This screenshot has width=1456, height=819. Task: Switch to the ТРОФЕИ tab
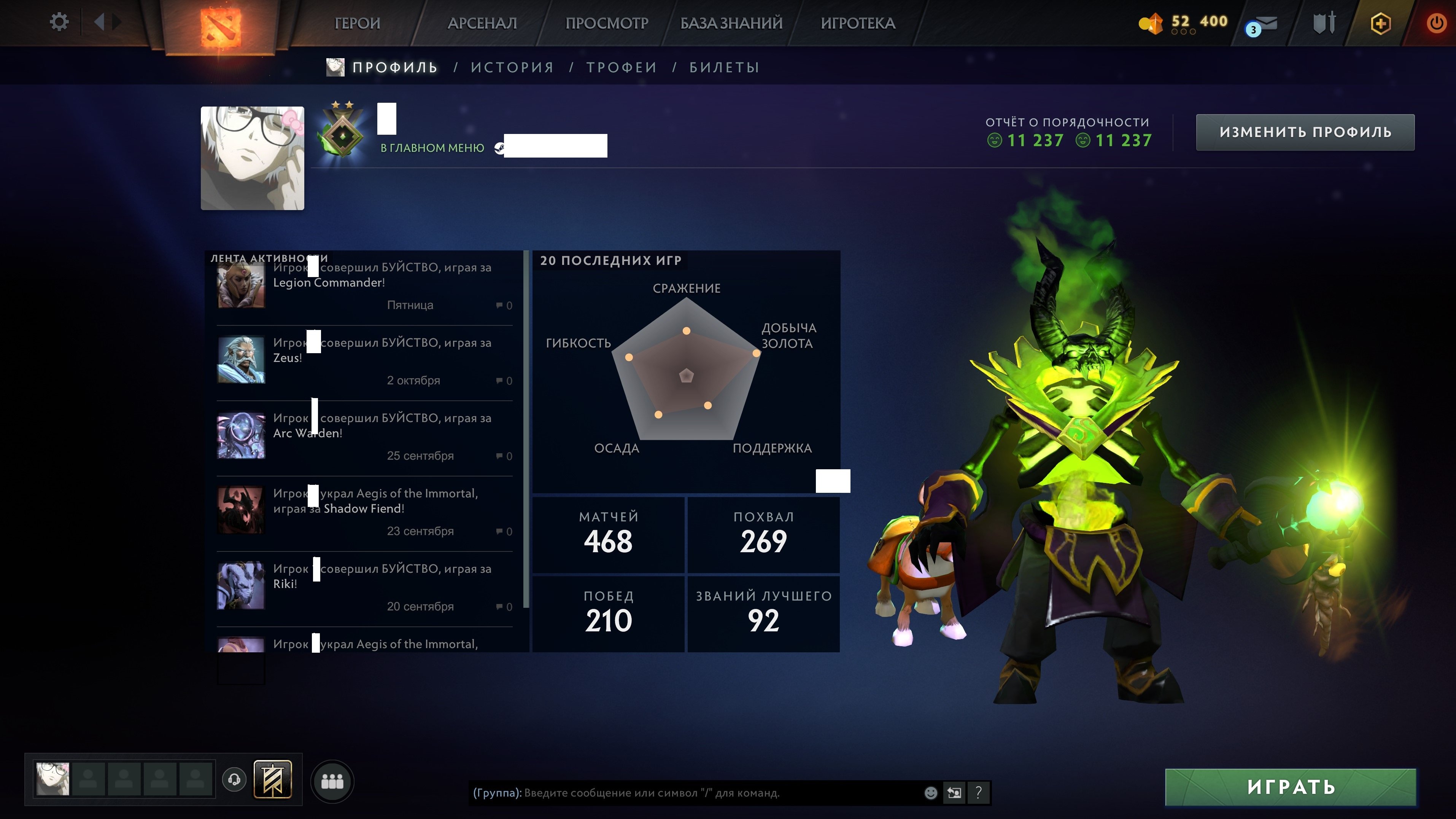(622, 67)
